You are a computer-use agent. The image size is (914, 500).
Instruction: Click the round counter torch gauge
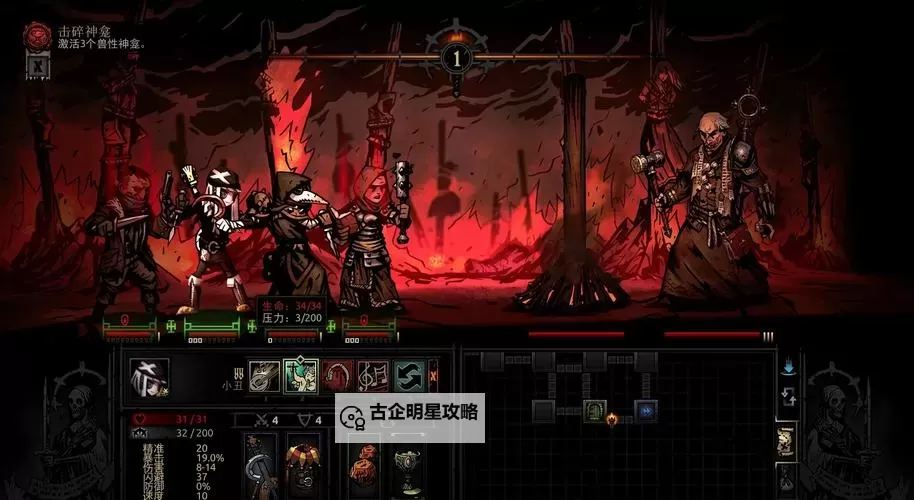click(x=457, y=58)
